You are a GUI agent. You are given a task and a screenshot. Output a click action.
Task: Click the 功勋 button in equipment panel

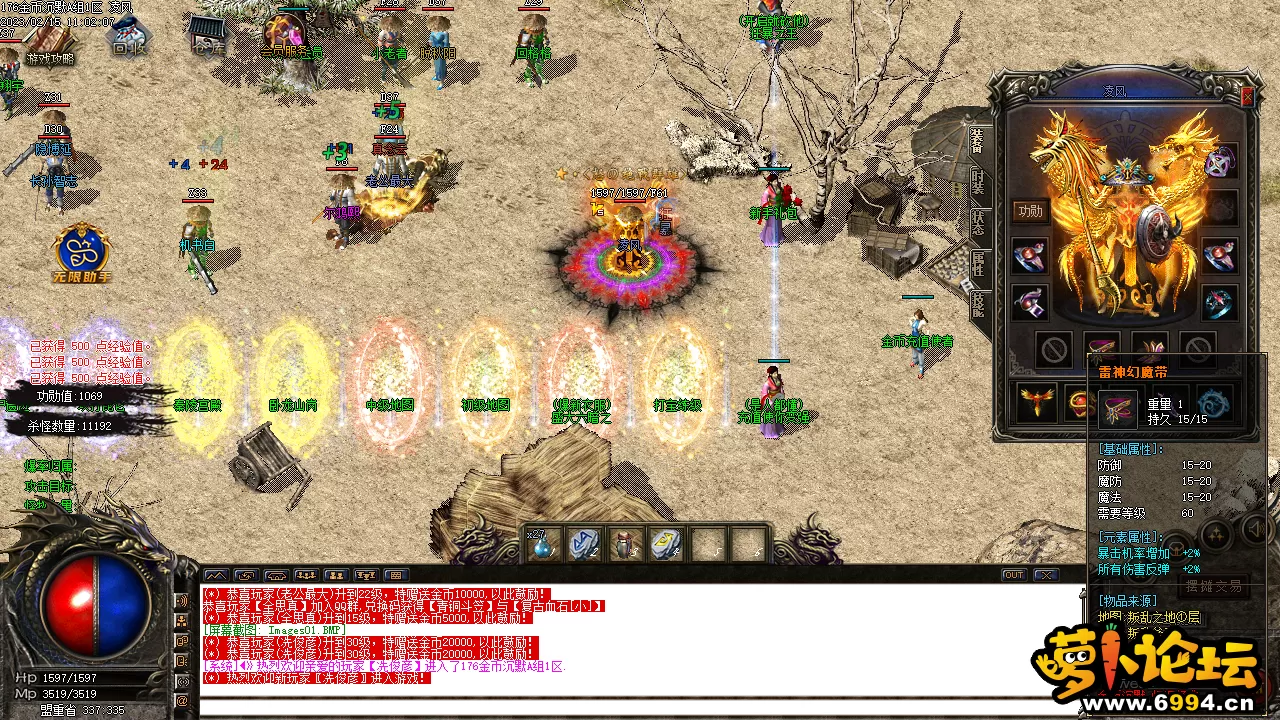click(1029, 210)
